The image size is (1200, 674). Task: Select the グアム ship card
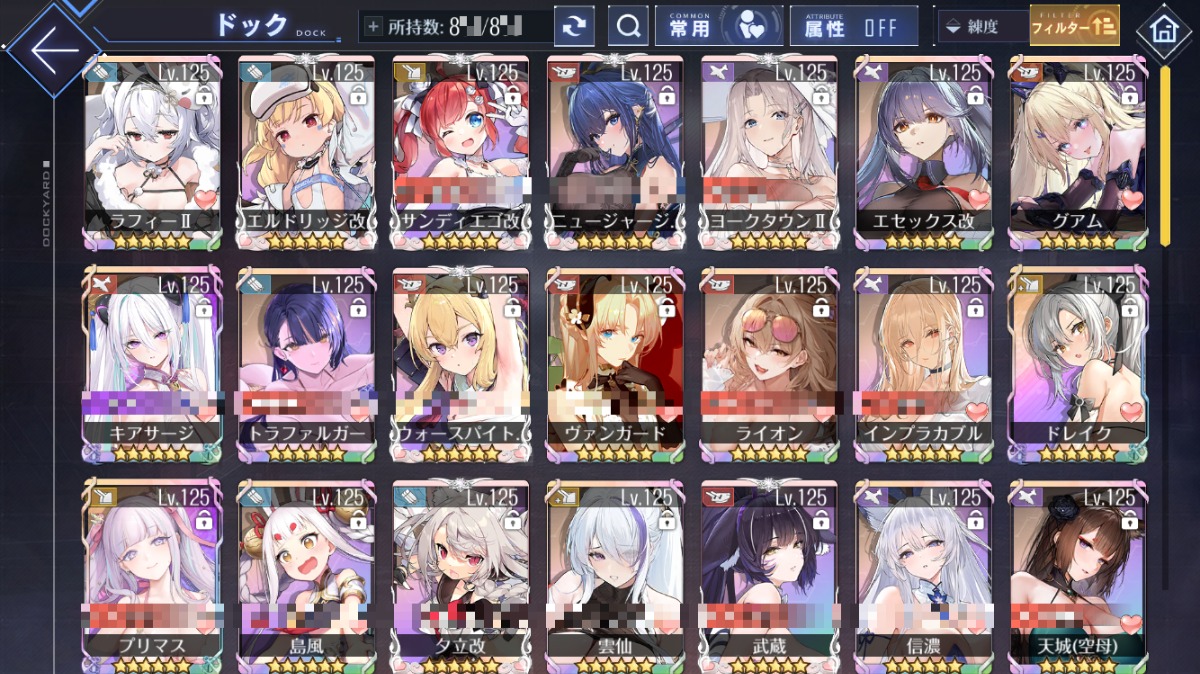coord(1076,150)
